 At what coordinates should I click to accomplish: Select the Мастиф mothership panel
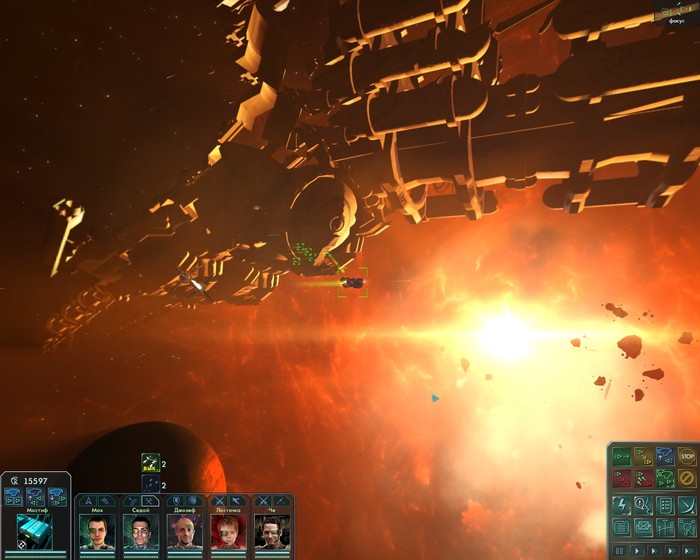click(x=35, y=526)
